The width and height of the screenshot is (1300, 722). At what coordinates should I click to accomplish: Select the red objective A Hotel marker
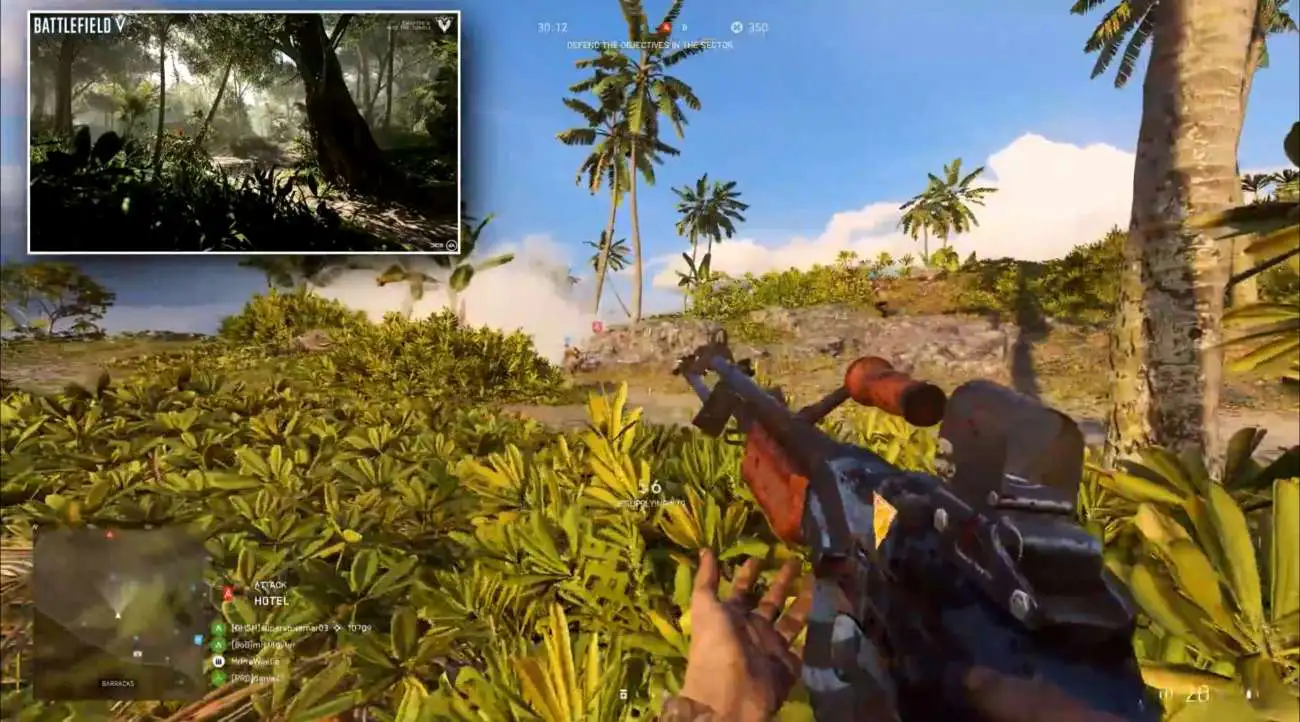(228, 593)
